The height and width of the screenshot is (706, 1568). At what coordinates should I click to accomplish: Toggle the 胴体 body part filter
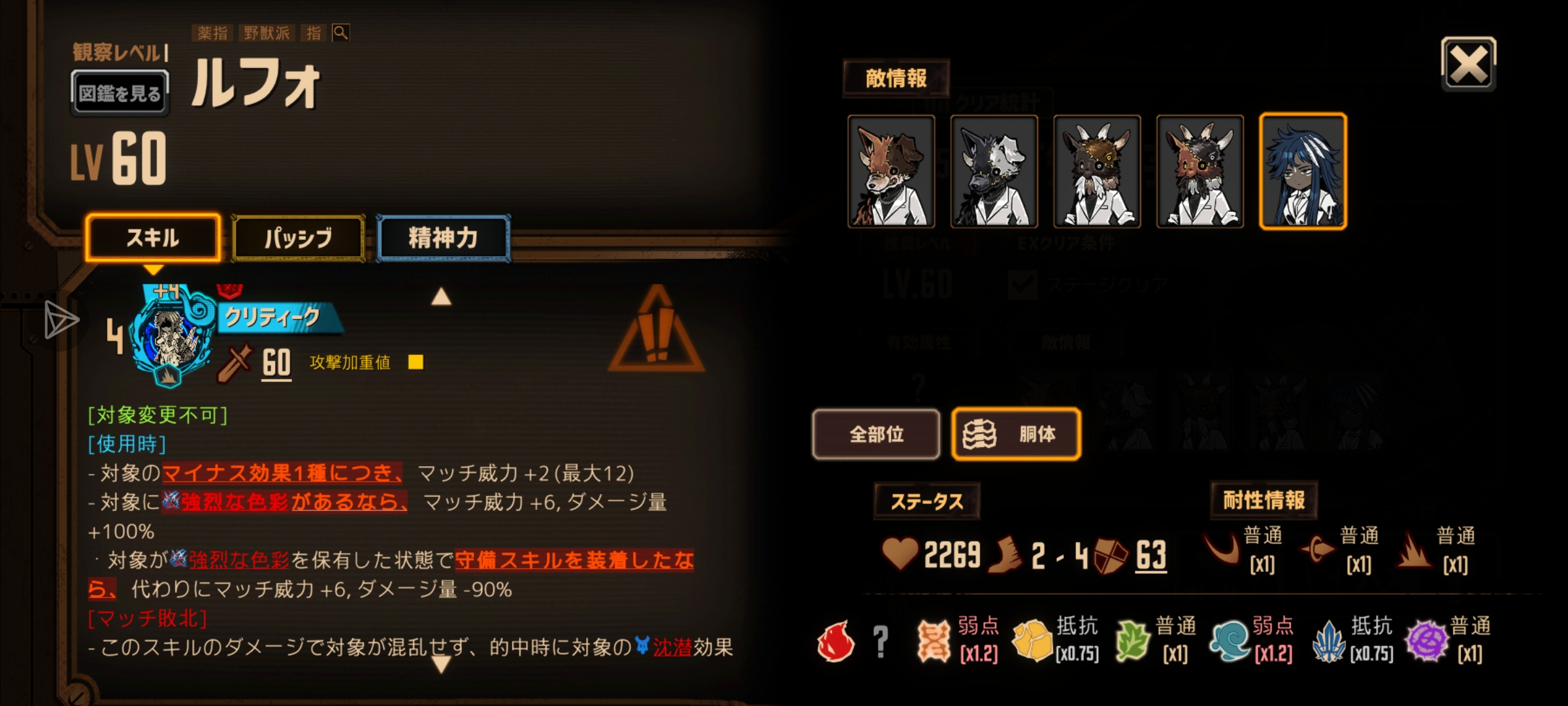point(1015,435)
